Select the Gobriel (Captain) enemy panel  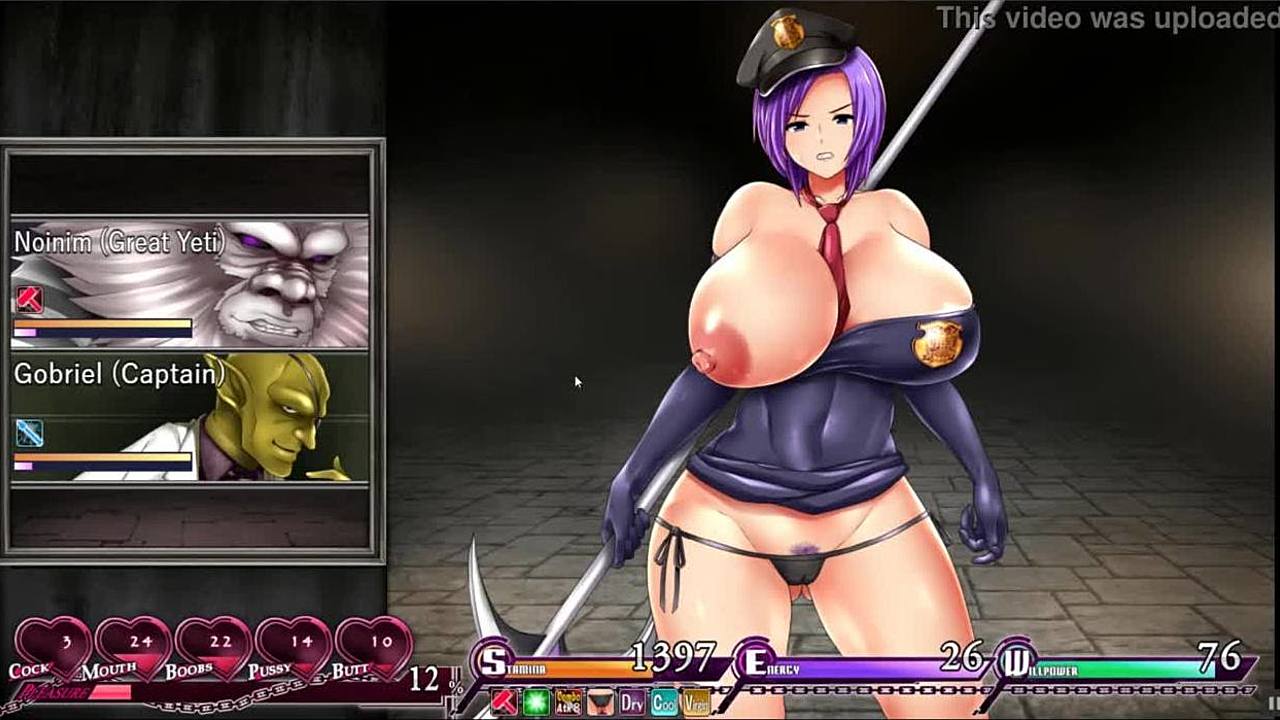(190, 418)
